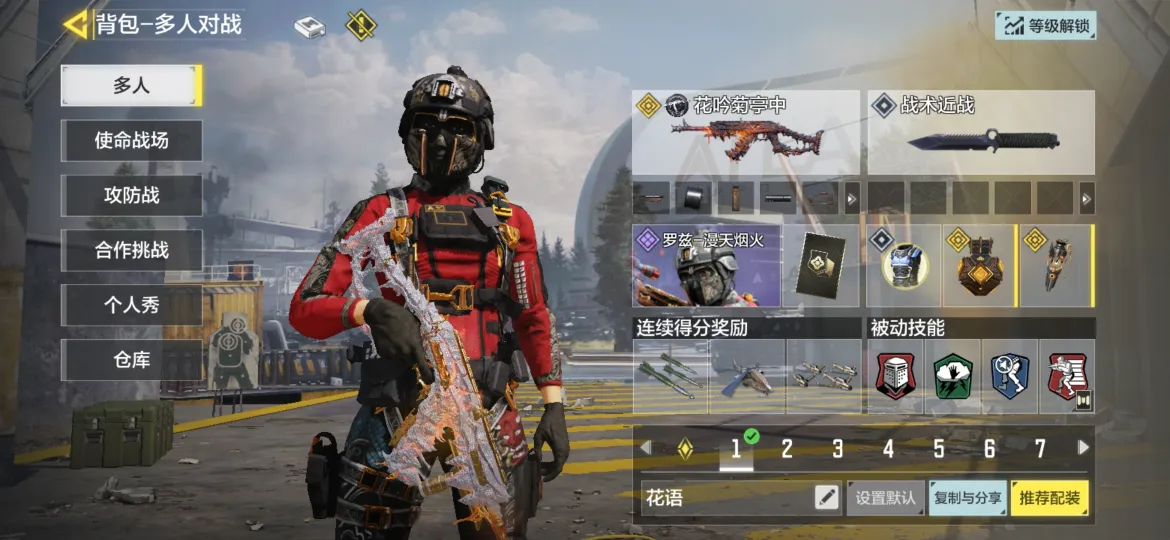Open 等级解锁 level unlock
Image resolution: width=1170 pixels, height=540 pixels.
(1045, 26)
